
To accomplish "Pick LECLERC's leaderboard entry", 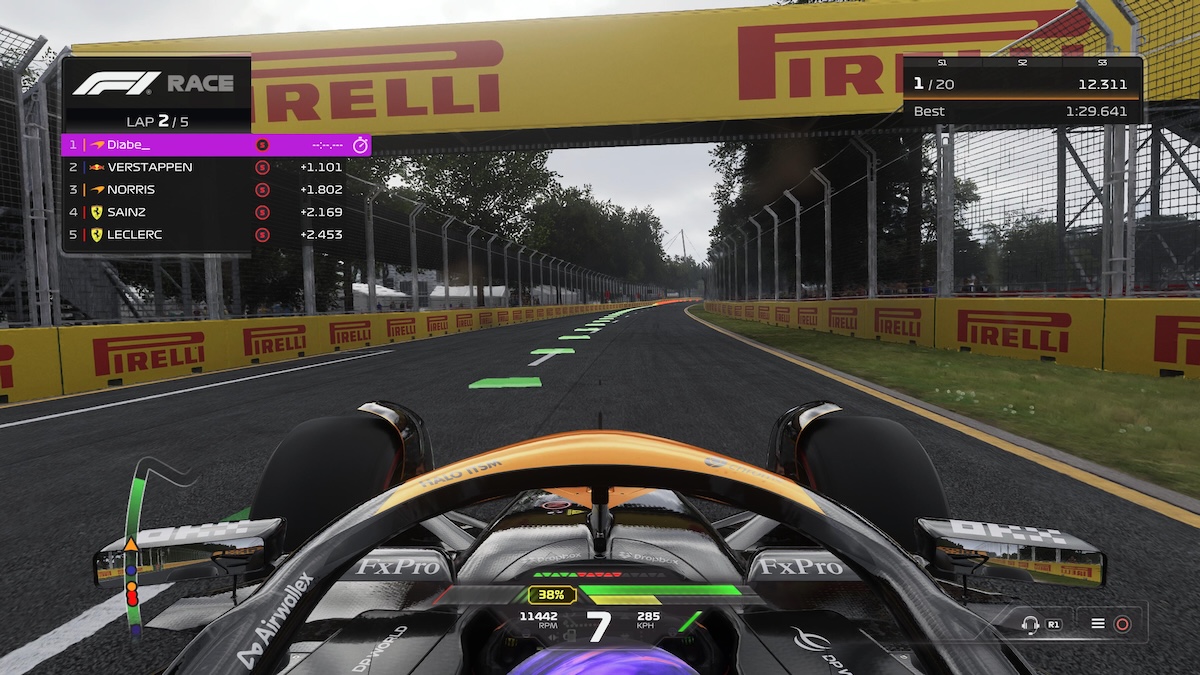I will [x=135, y=235].
